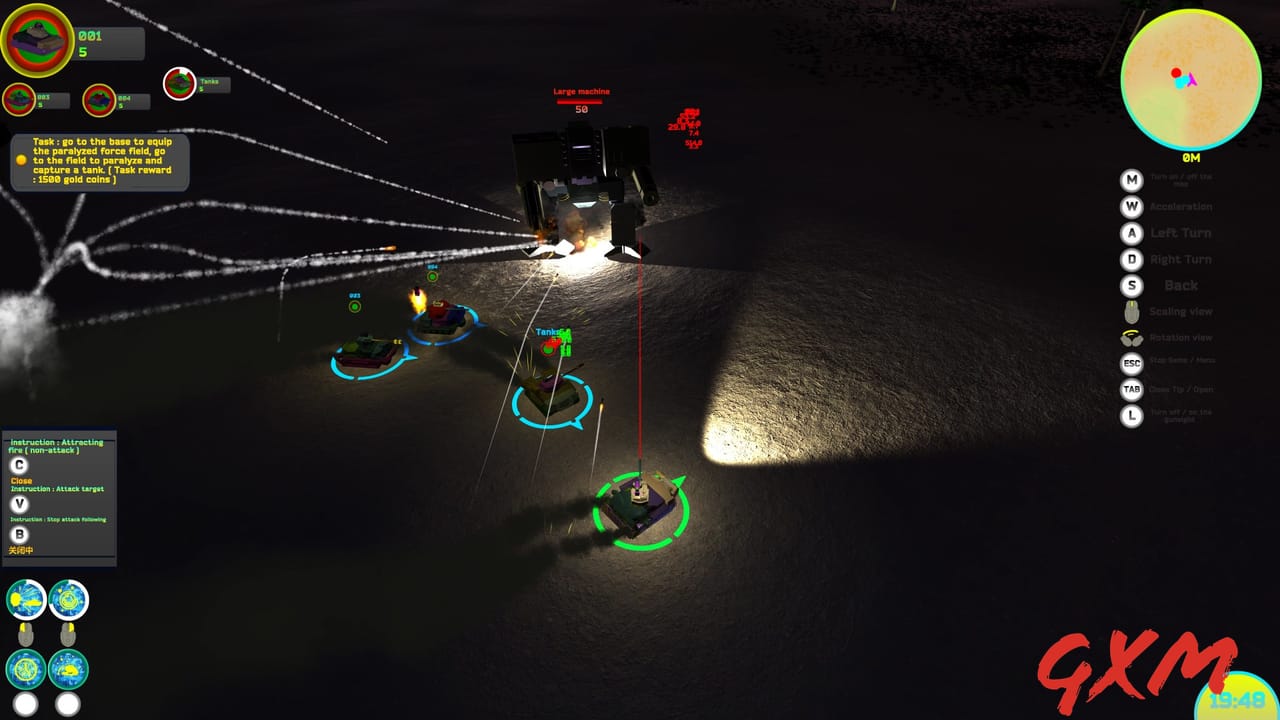This screenshot has height=720, width=1280.
Task: Click the ESC key icon for menu
Action: pyautogui.click(x=1131, y=363)
